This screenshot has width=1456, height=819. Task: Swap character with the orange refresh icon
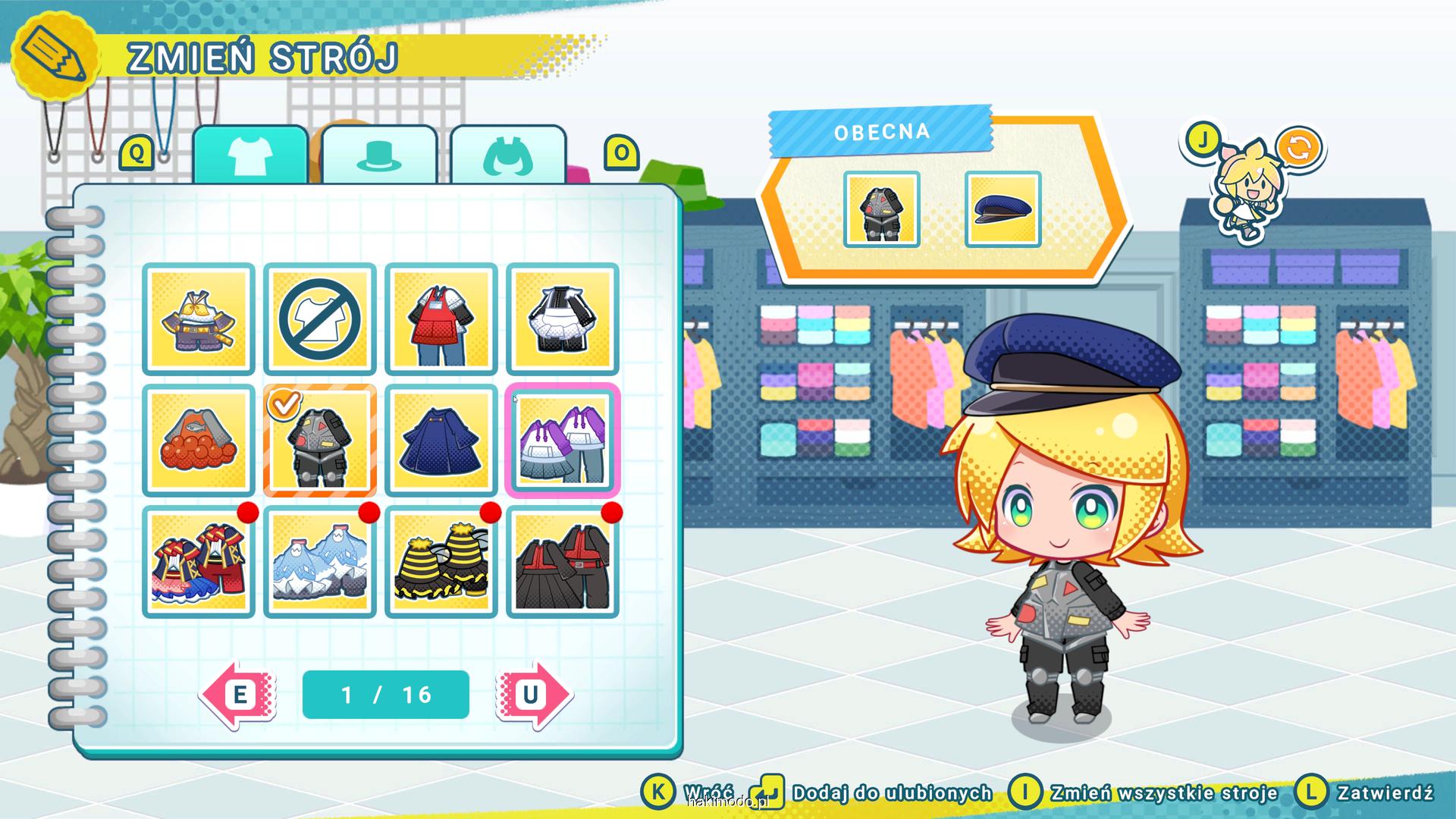(1298, 147)
